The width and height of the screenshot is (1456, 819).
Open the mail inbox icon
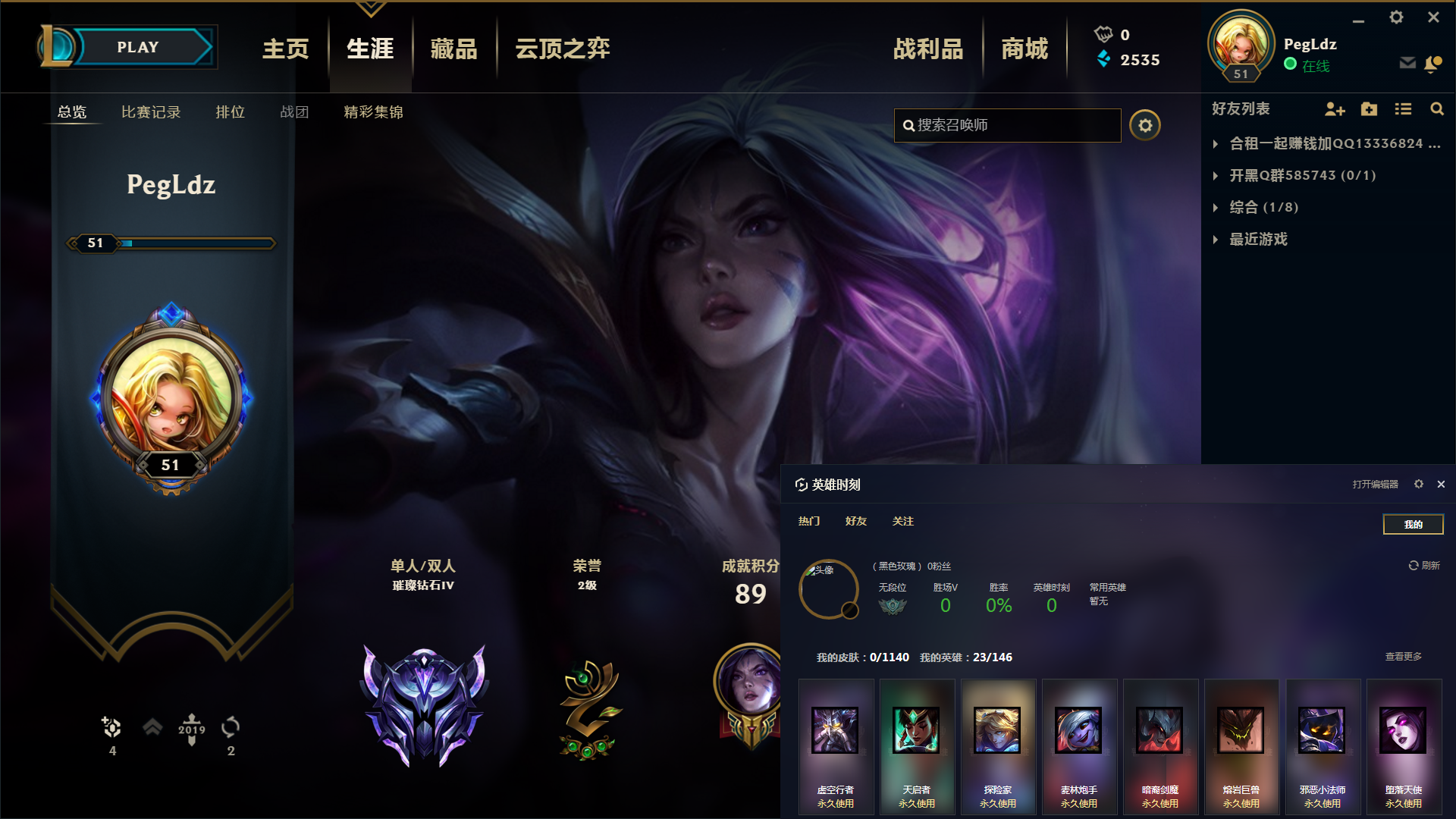(x=1407, y=64)
